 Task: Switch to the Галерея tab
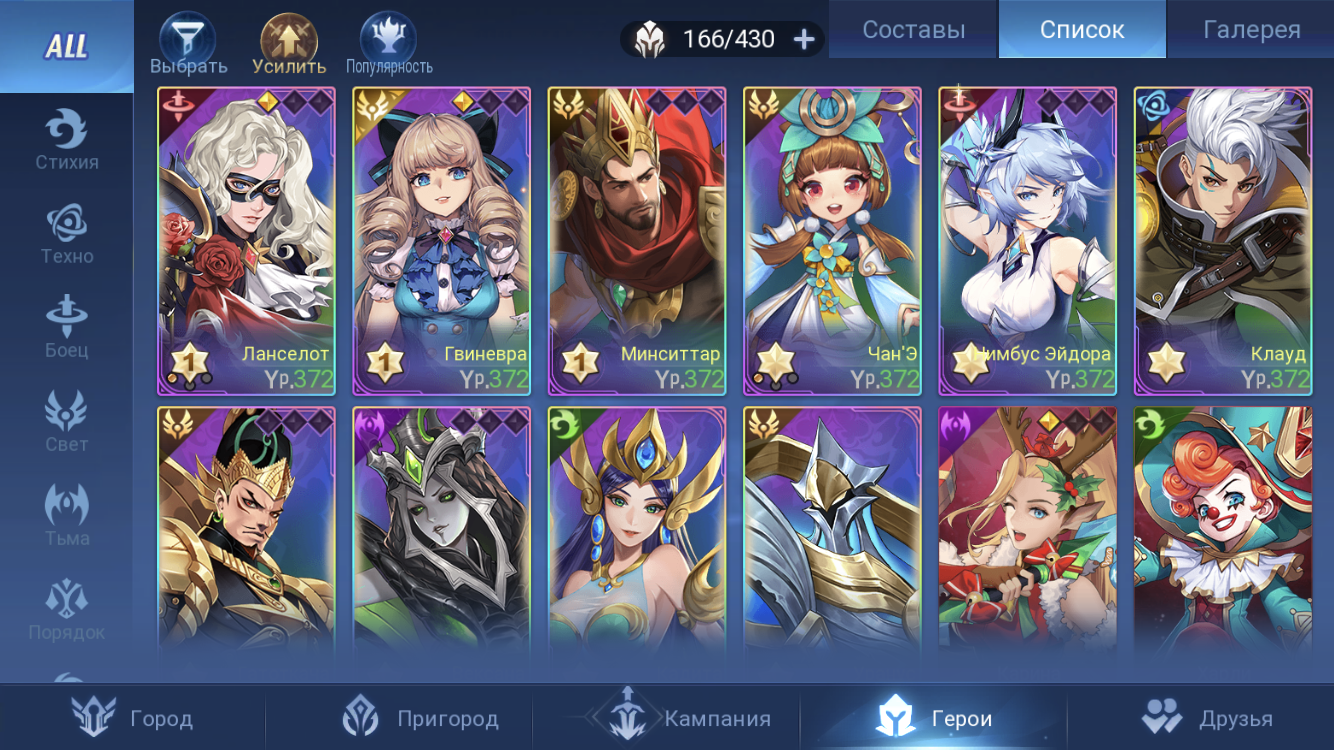1251,30
